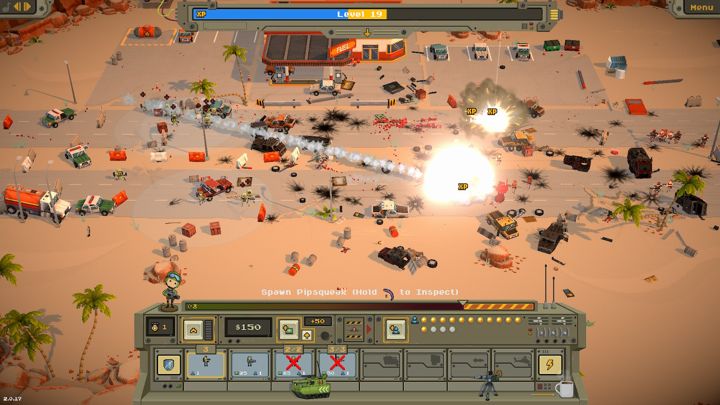
Task: Activate the lightning bolt power button
Action: [x=549, y=364]
